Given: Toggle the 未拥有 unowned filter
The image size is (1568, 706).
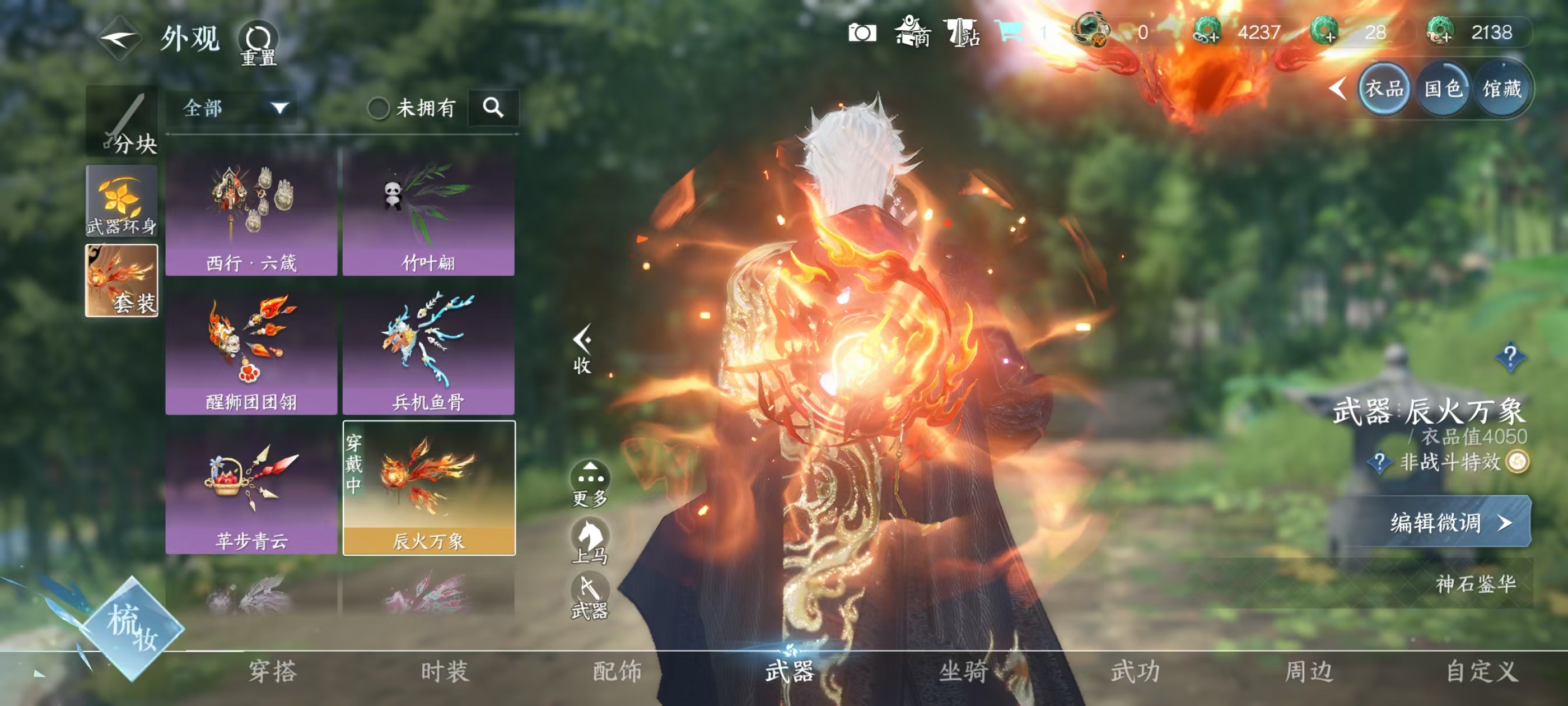Looking at the screenshot, I should pyautogui.click(x=379, y=109).
